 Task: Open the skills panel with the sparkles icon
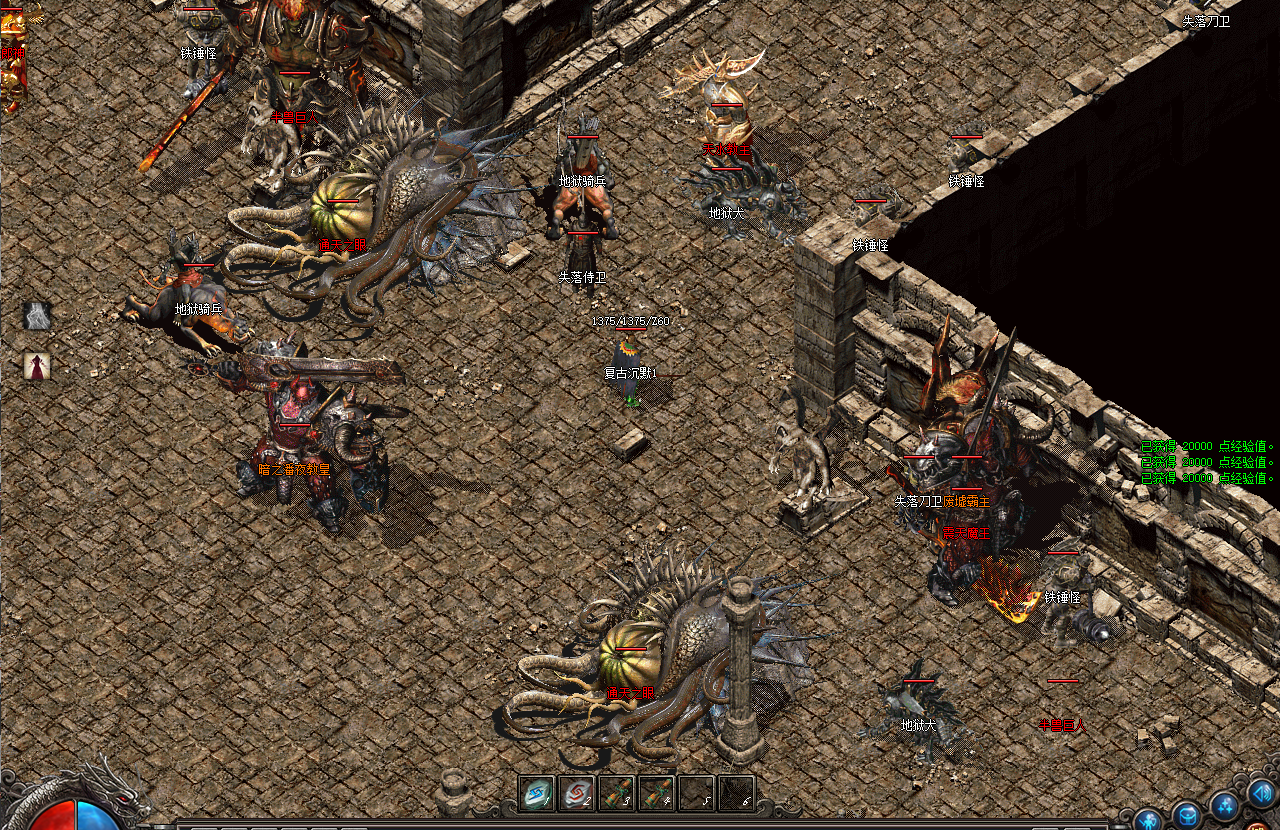1225,805
